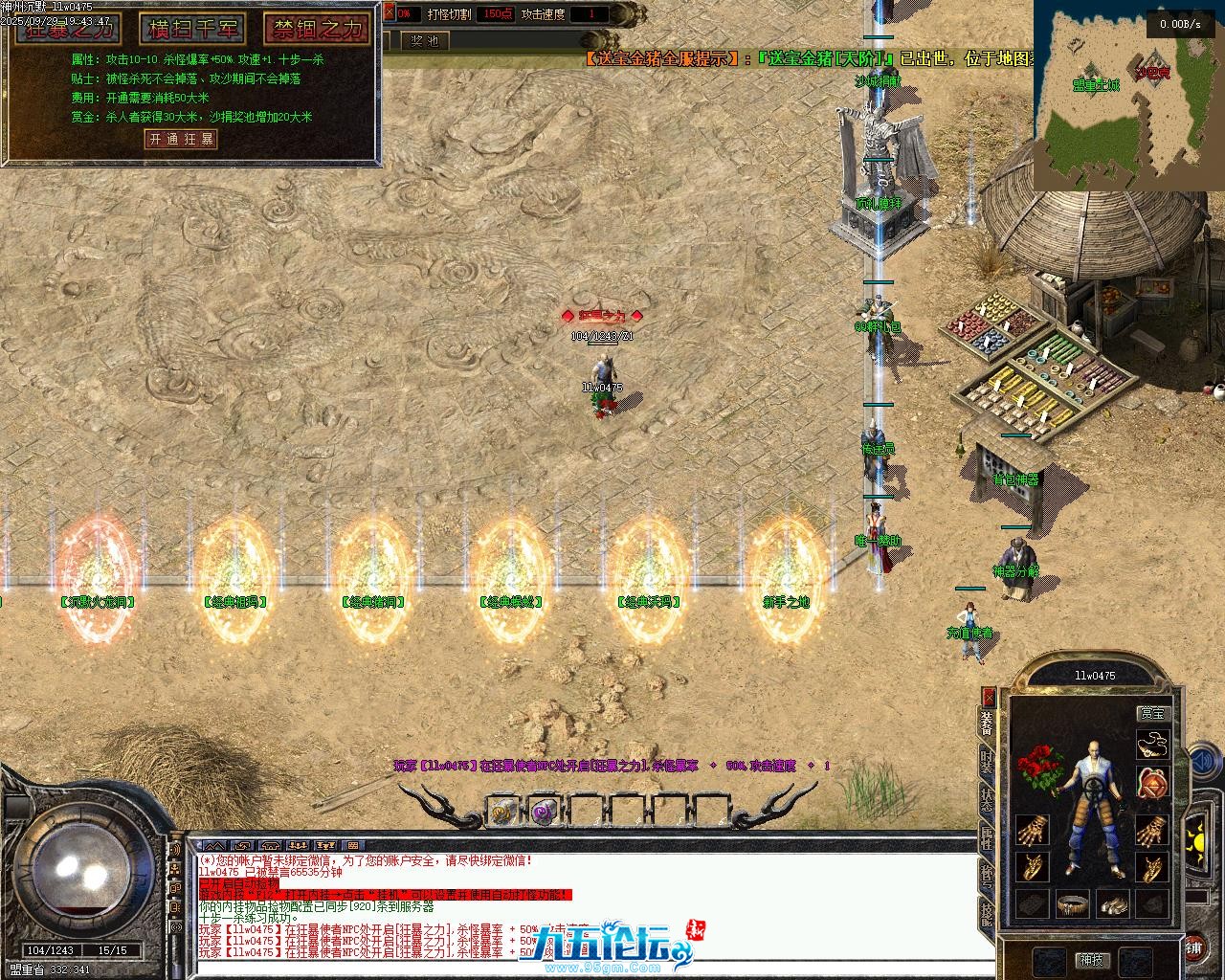Close the top status bar panel
The width and height of the screenshot is (1225, 980).
(389, 13)
